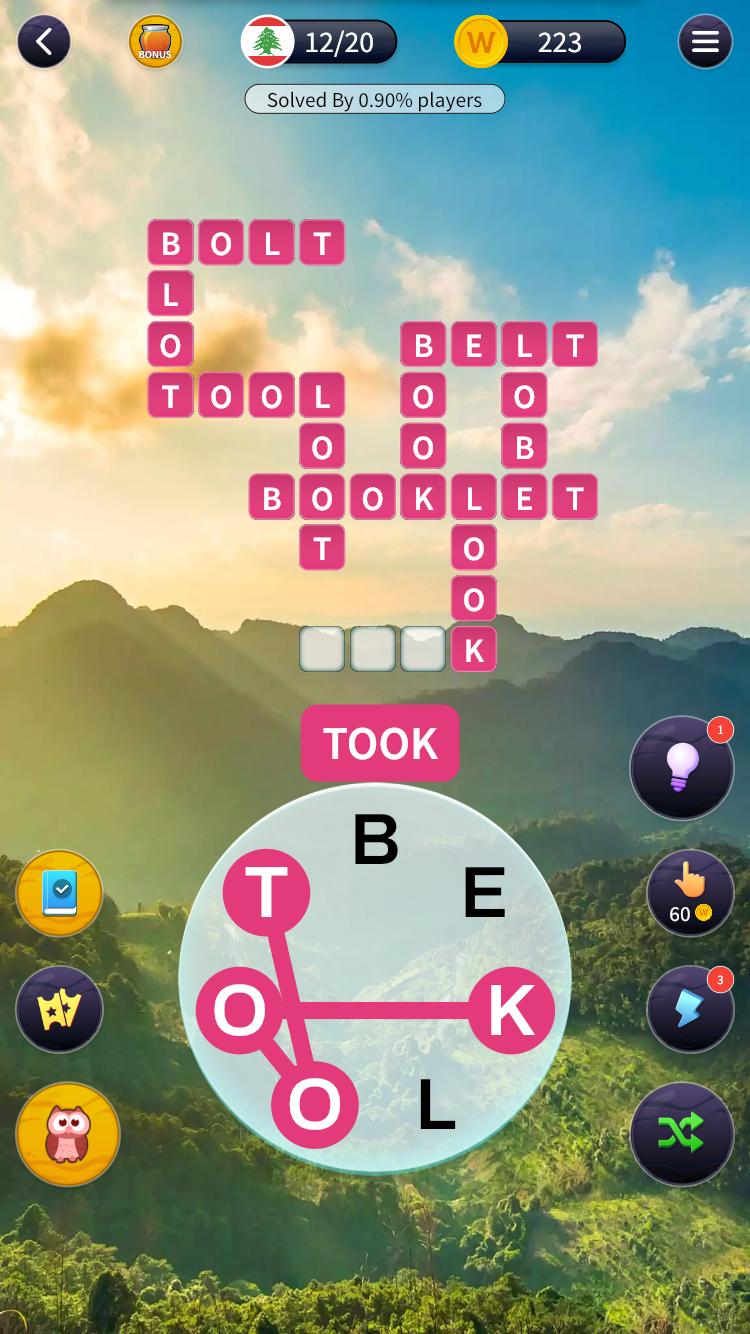Shuffle the letters with green arrows button
Viewport: 750px width, 1334px height.
(x=682, y=1133)
